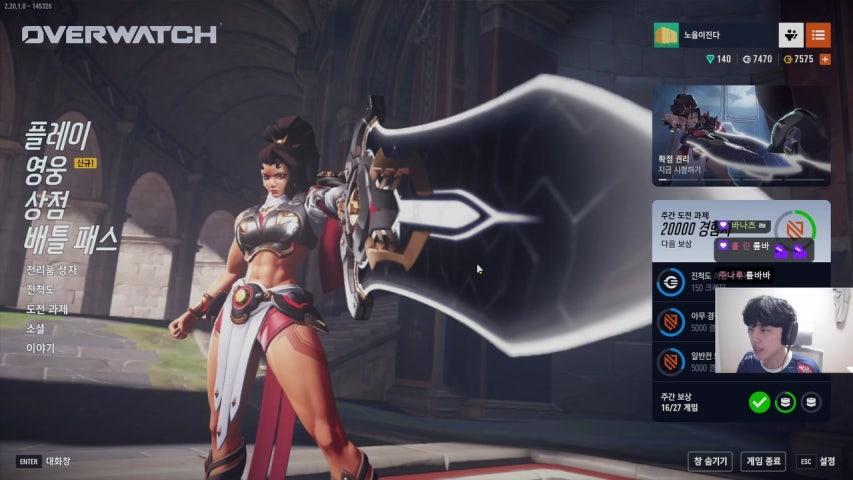The width and height of the screenshot is (853, 480).
Task: Show the 진척도 (Progression) page
Action: (x=42, y=290)
